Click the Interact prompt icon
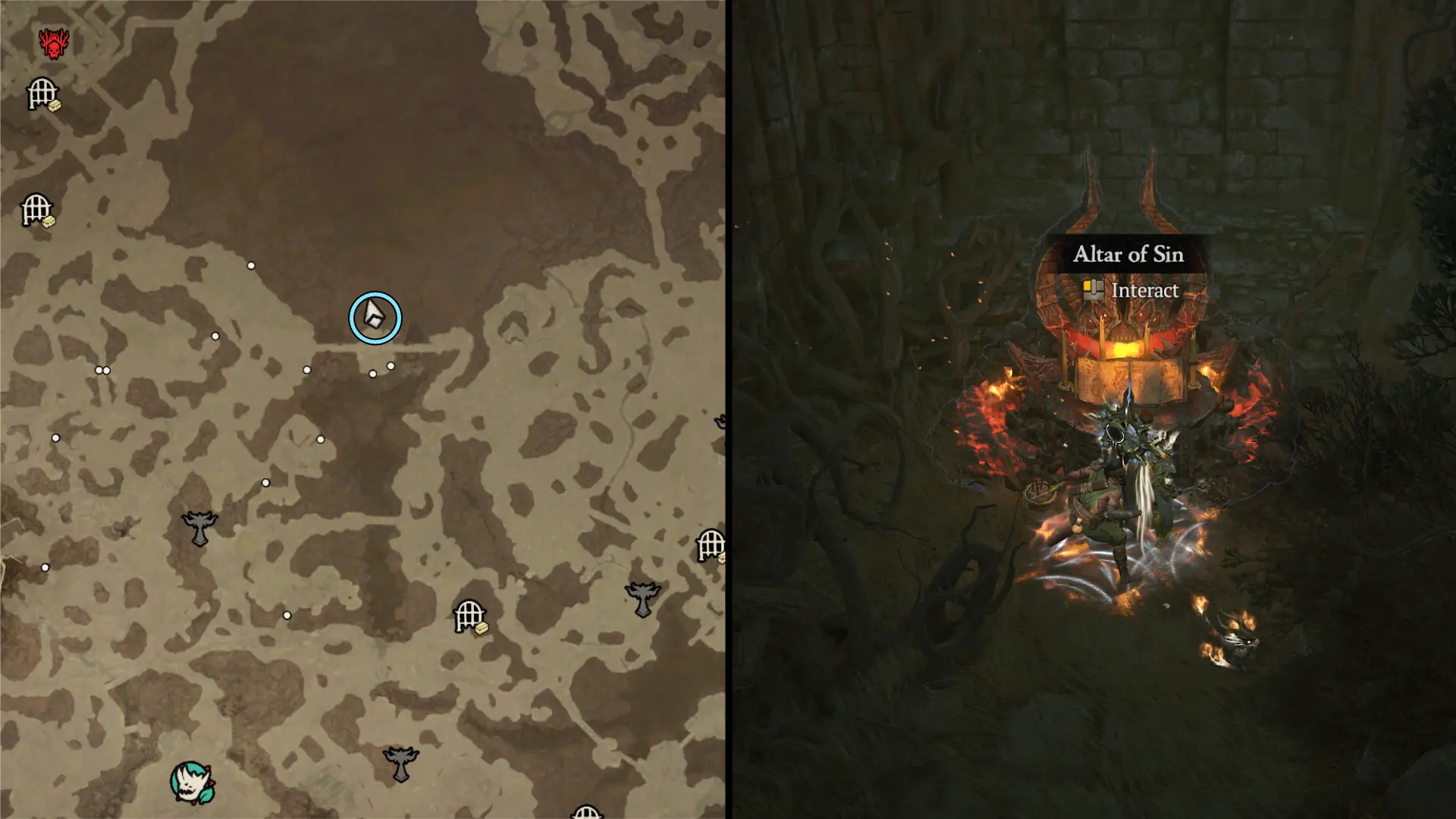1456x819 pixels. click(1093, 290)
